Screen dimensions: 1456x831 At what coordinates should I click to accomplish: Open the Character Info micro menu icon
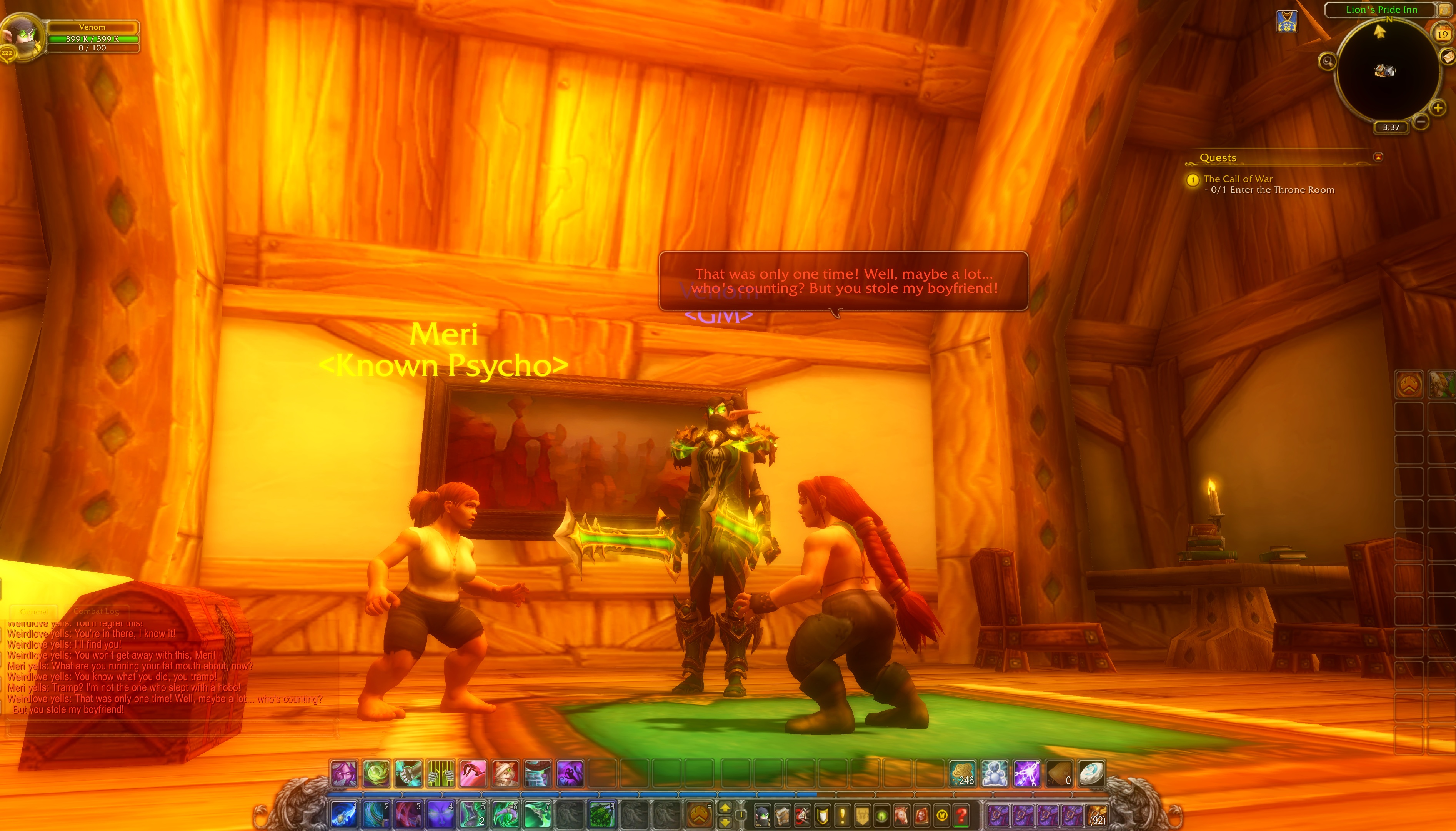(x=762, y=815)
